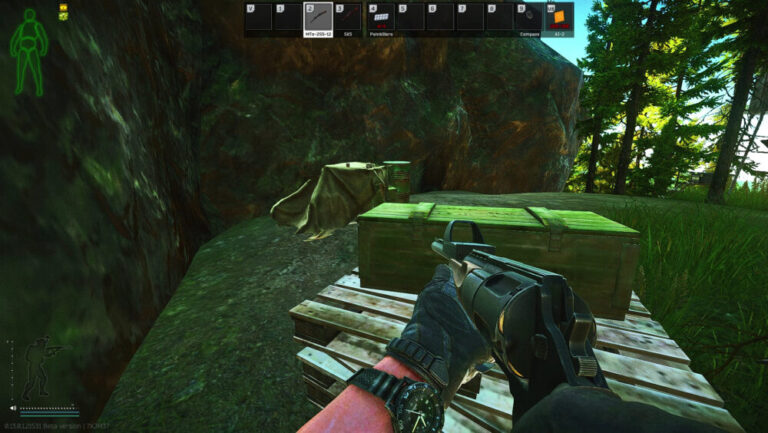768x433 pixels.
Task: Equip the Compass from the hotbar
Action: pyautogui.click(x=529, y=18)
